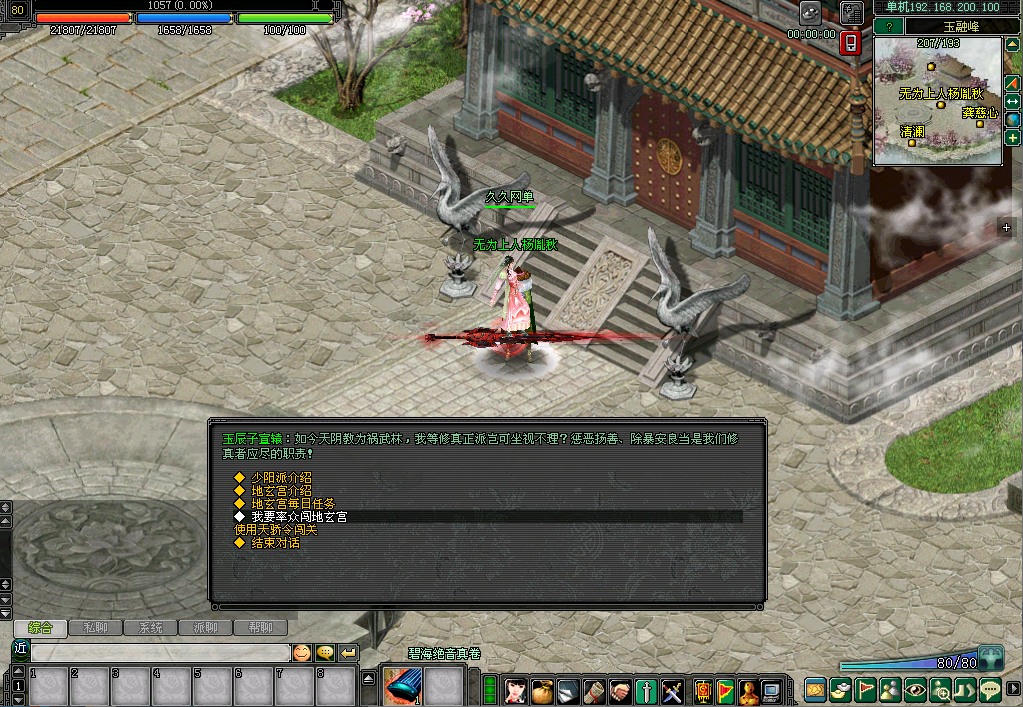Open the smiley emoticon picker
The height and width of the screenshot is (707, 1023).
pos(301,653)
